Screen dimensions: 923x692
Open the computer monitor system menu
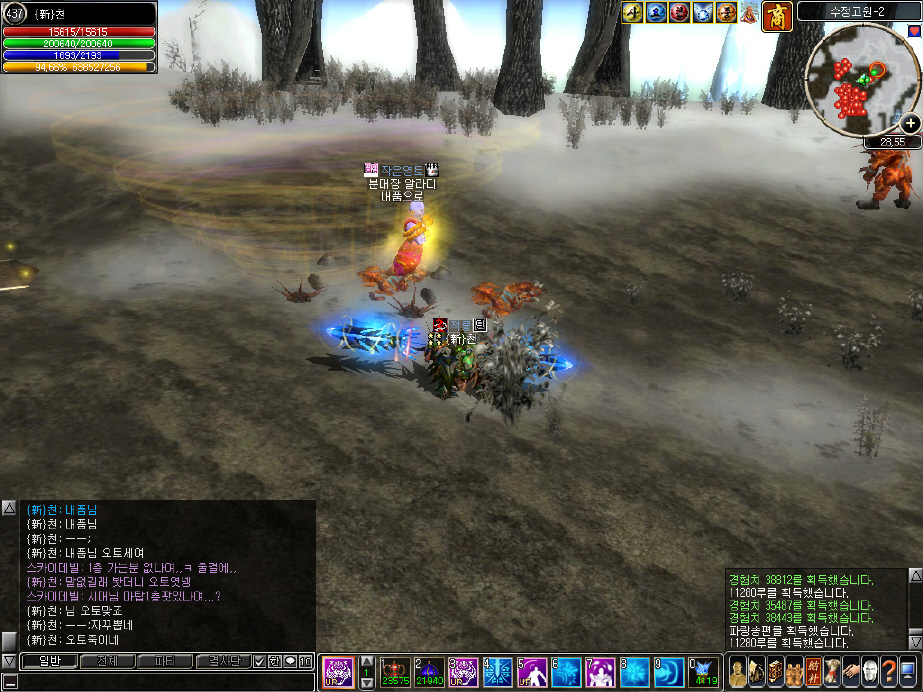907,672
